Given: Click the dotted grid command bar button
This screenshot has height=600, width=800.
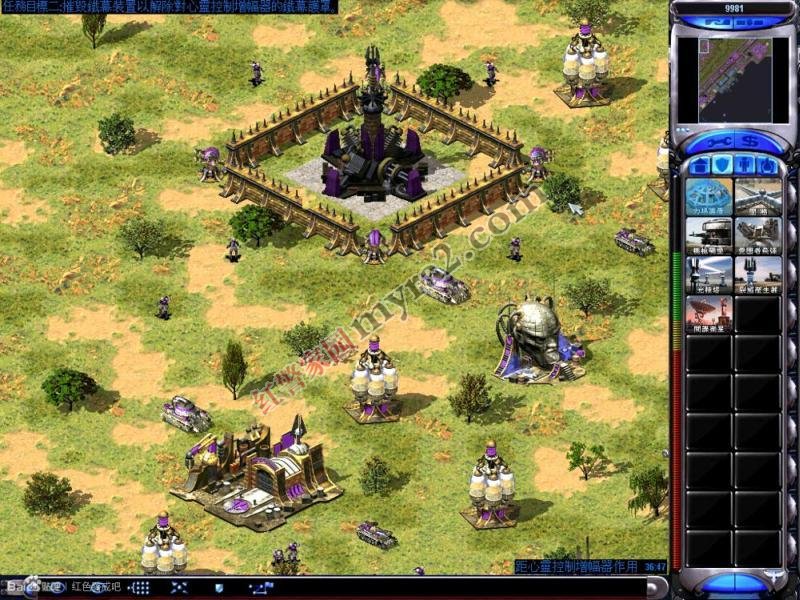Looking at the screenshot, I should click(141, 588).
